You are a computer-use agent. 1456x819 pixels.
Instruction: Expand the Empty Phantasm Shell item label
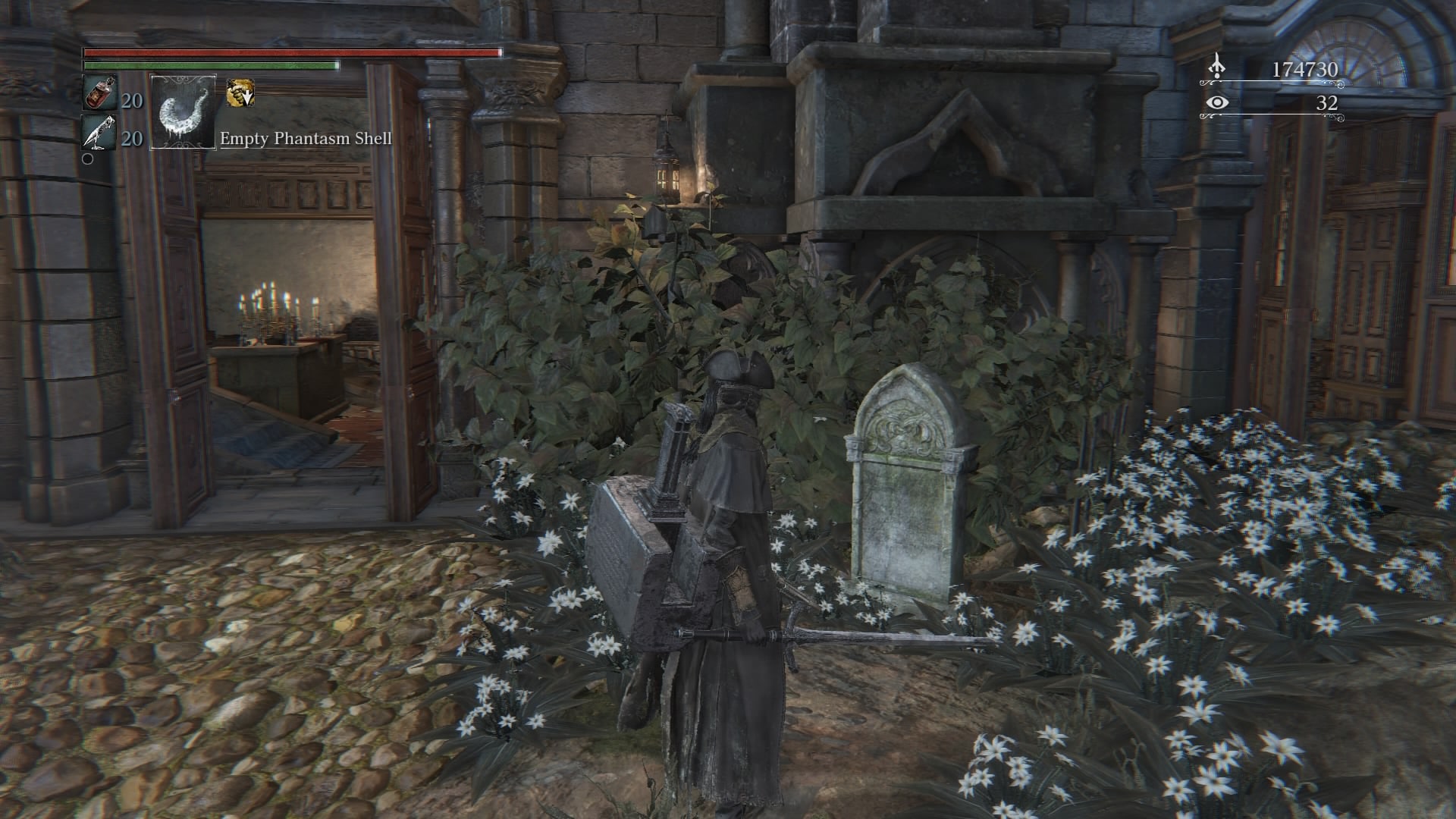pyautogui.click(x=305, y=139)
